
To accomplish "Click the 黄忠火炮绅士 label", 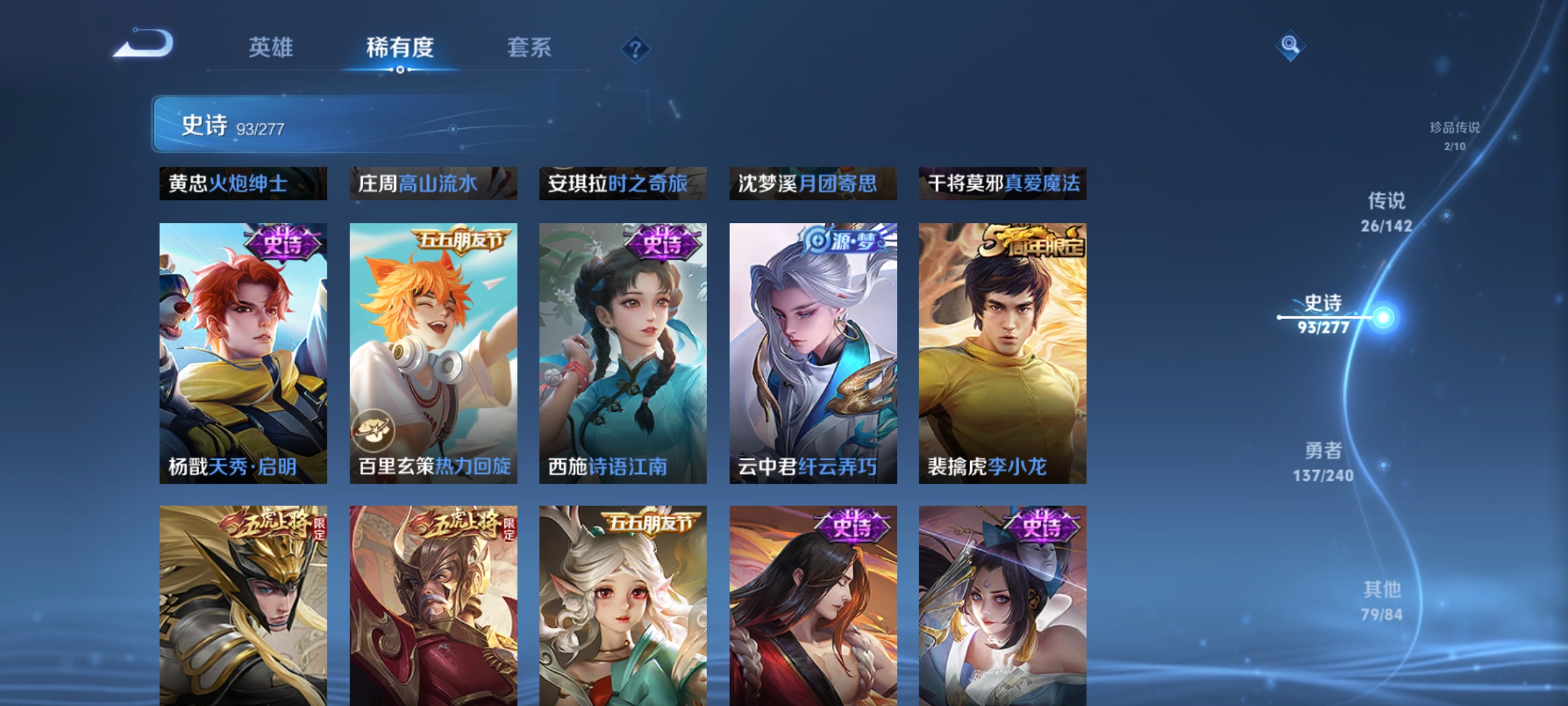I will (245, 184).
